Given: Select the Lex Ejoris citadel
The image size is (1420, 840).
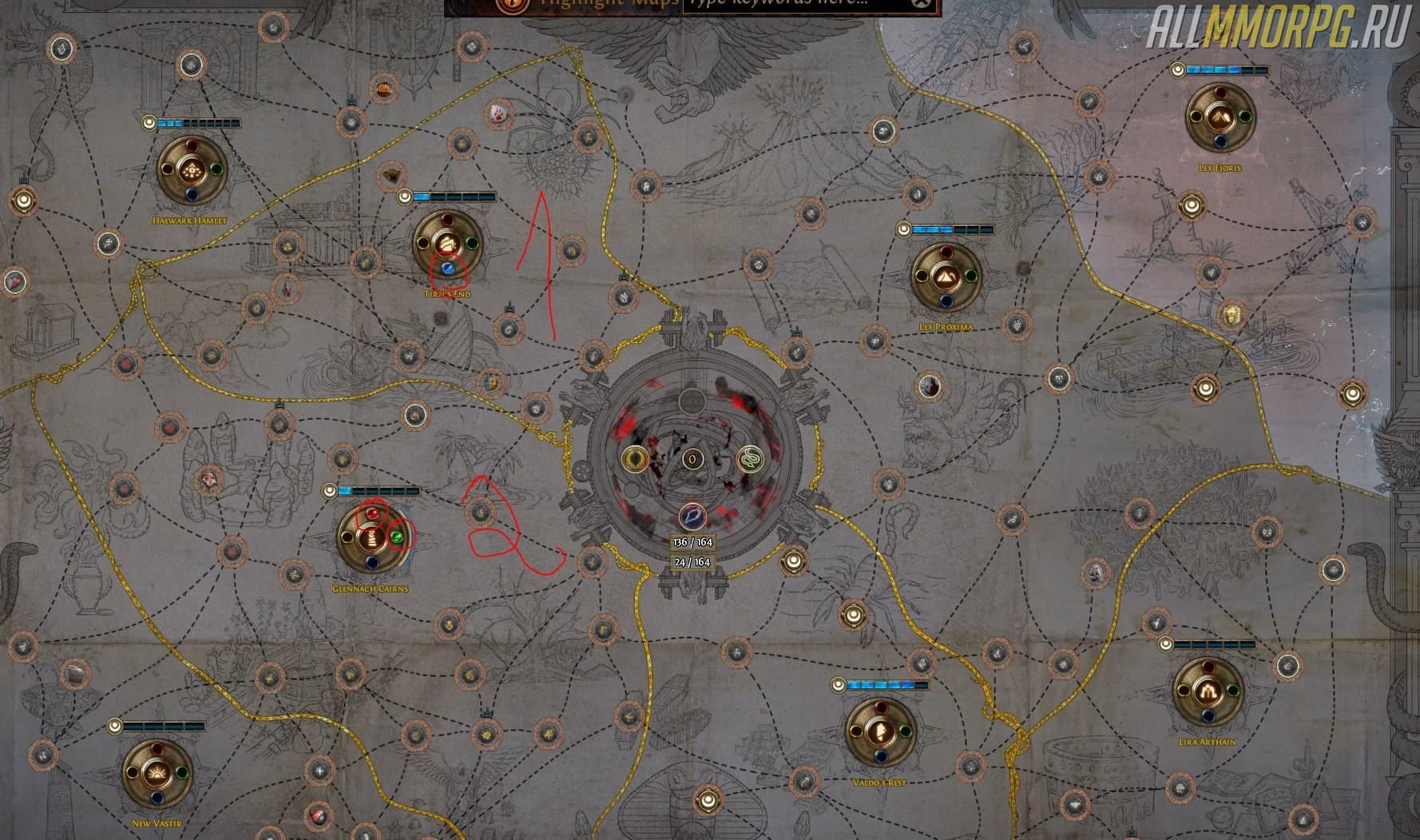Looking at the screenshot, I should (x=1220, y=118).
